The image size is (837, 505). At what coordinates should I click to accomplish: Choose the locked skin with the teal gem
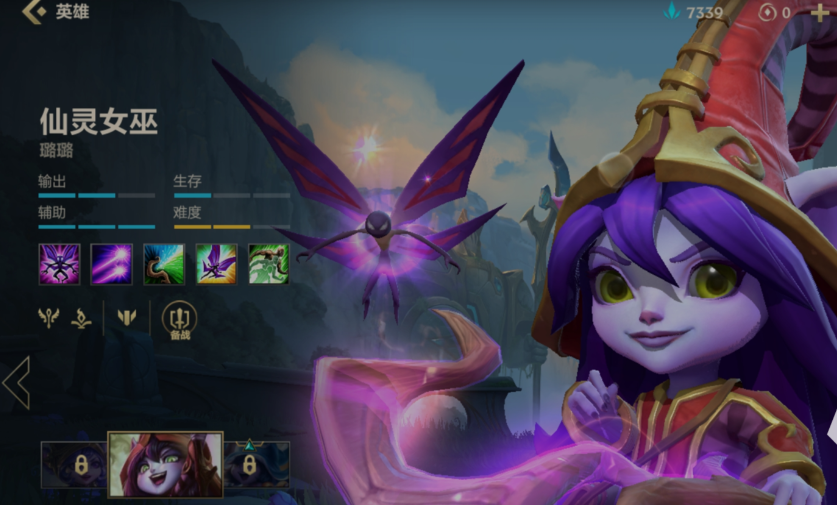(250, 464)
